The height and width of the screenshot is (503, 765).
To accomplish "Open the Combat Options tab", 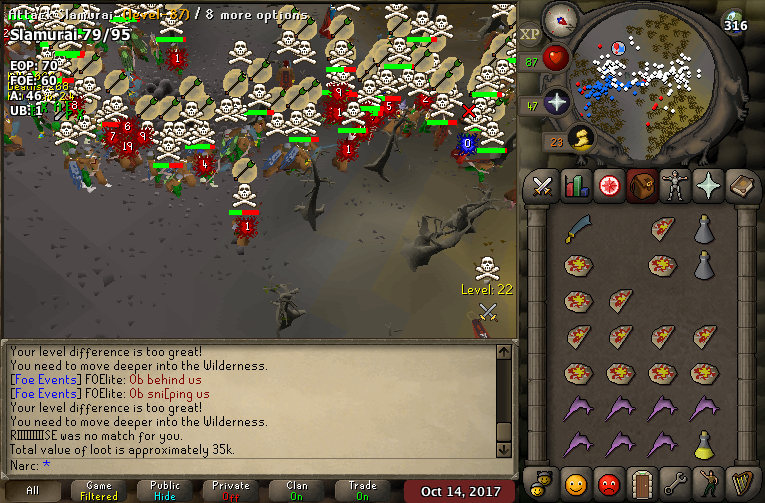I will [x=543, y=186].
